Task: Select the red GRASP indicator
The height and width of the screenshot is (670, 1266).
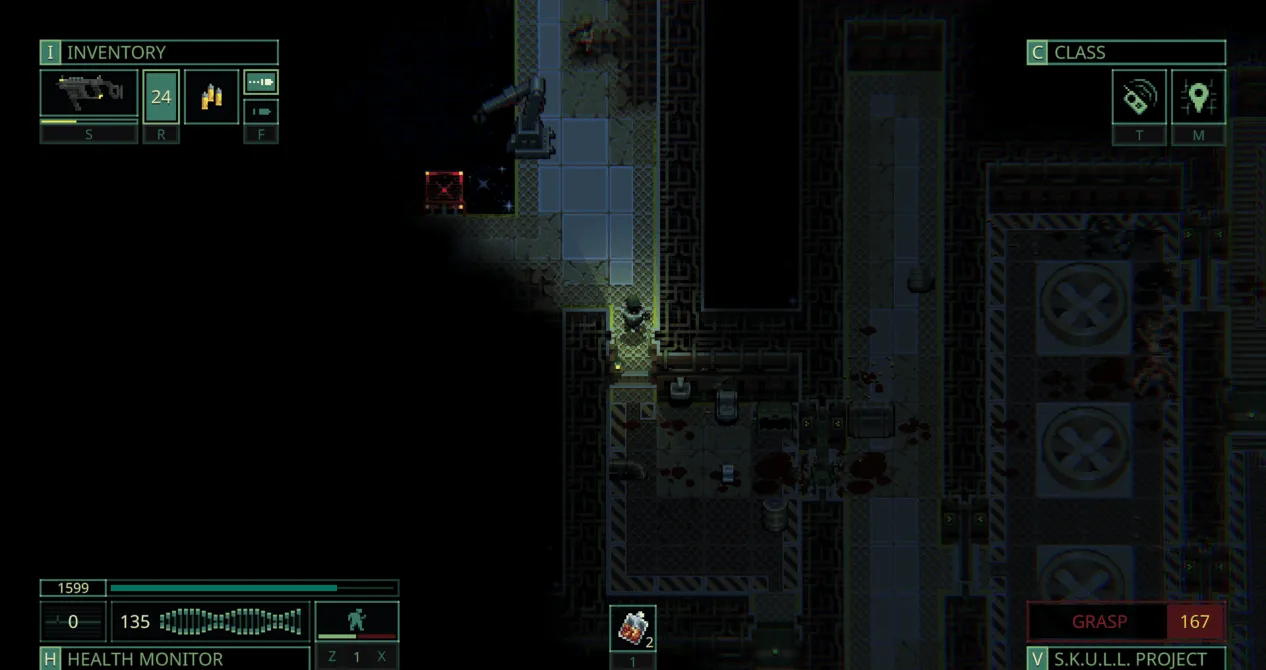Action: click(x=1098, y=621)
